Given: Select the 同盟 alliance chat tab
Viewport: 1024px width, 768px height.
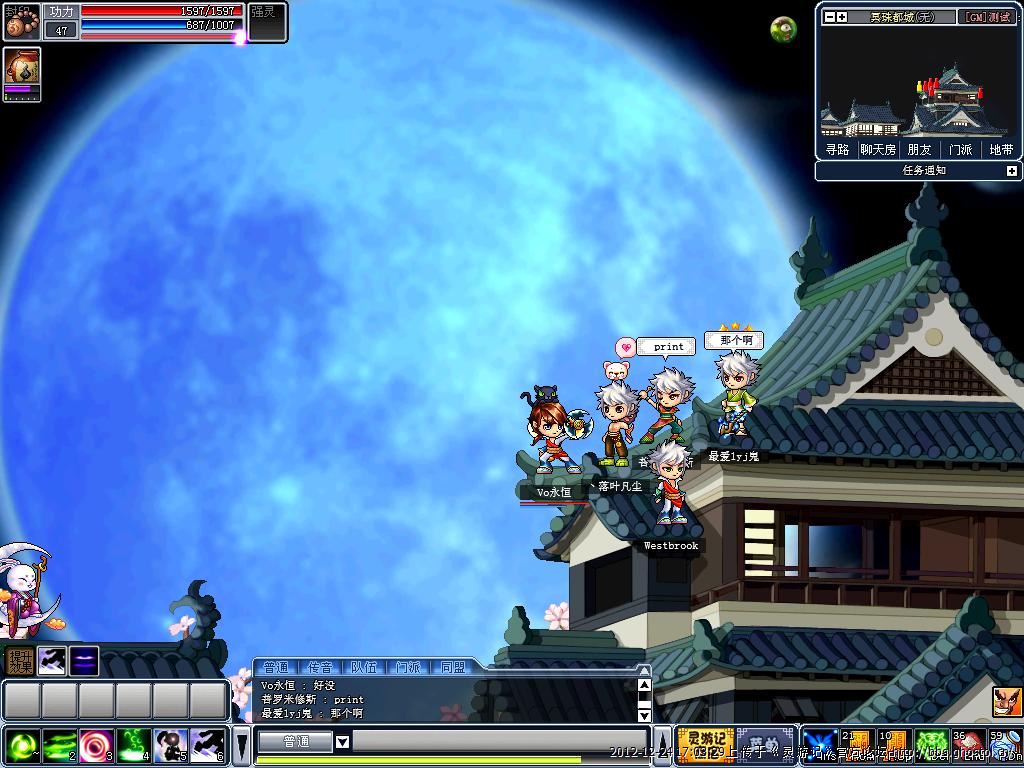Looking at the screenshot, I should [452, 667].
